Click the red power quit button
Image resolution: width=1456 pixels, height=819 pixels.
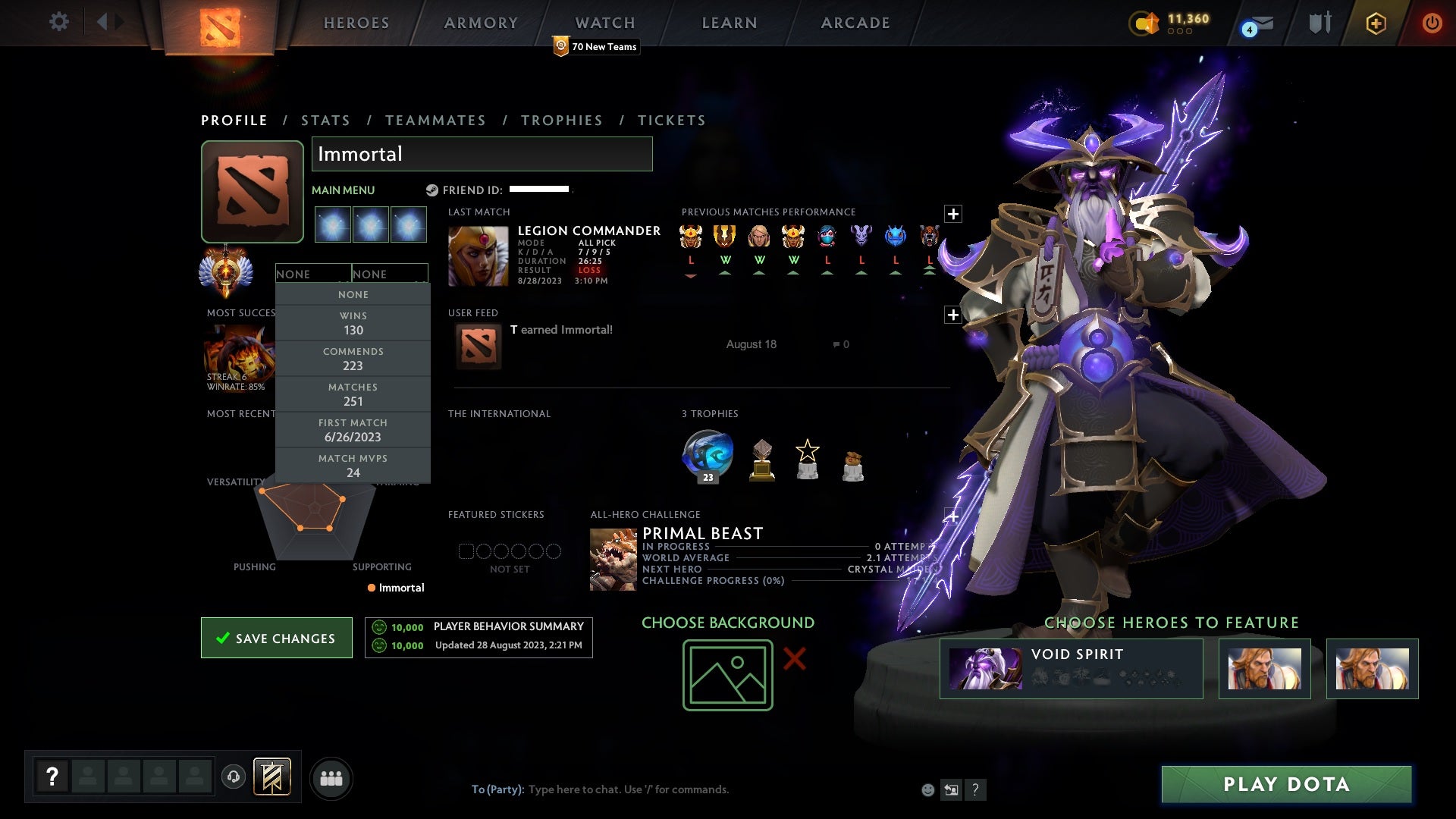point(1432,23)
